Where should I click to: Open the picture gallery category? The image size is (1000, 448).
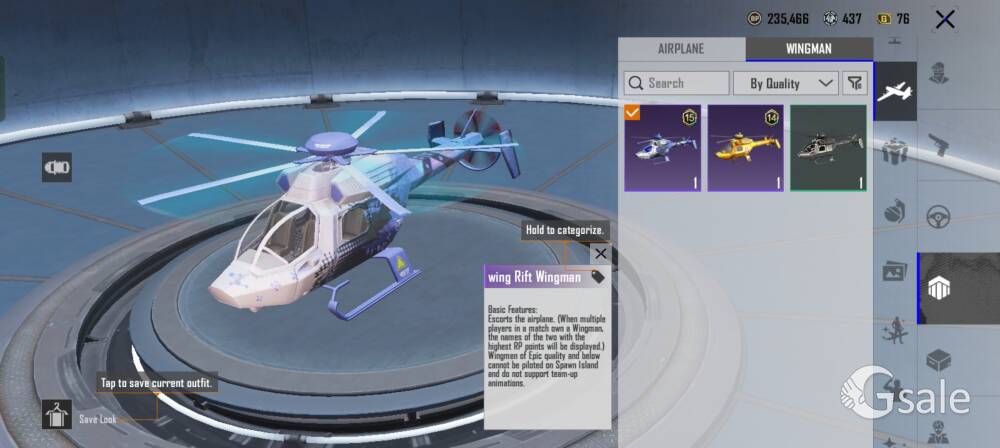(895, 271)
